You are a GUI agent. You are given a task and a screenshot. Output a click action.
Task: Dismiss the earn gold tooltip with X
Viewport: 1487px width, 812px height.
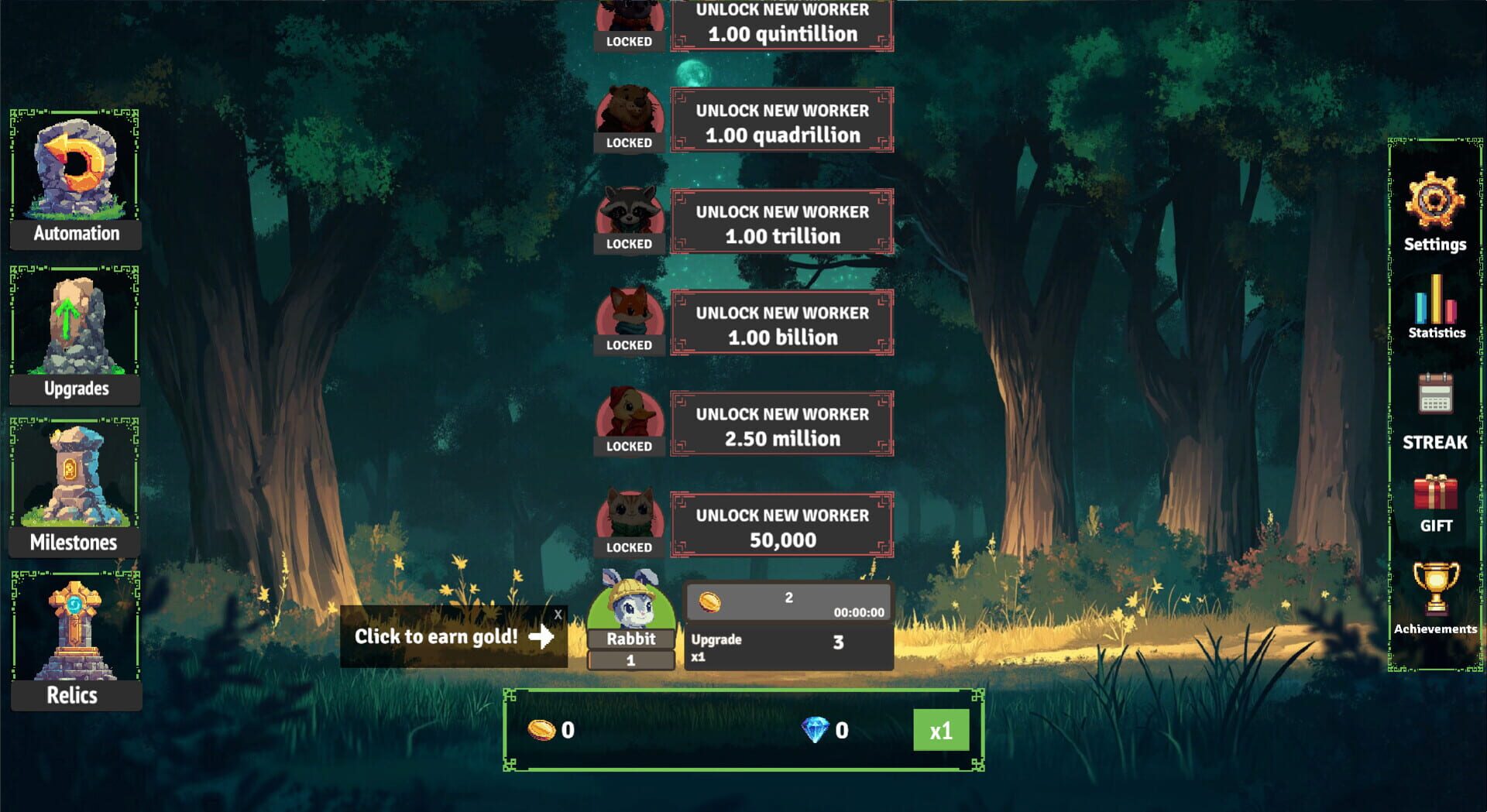(558, 614)
